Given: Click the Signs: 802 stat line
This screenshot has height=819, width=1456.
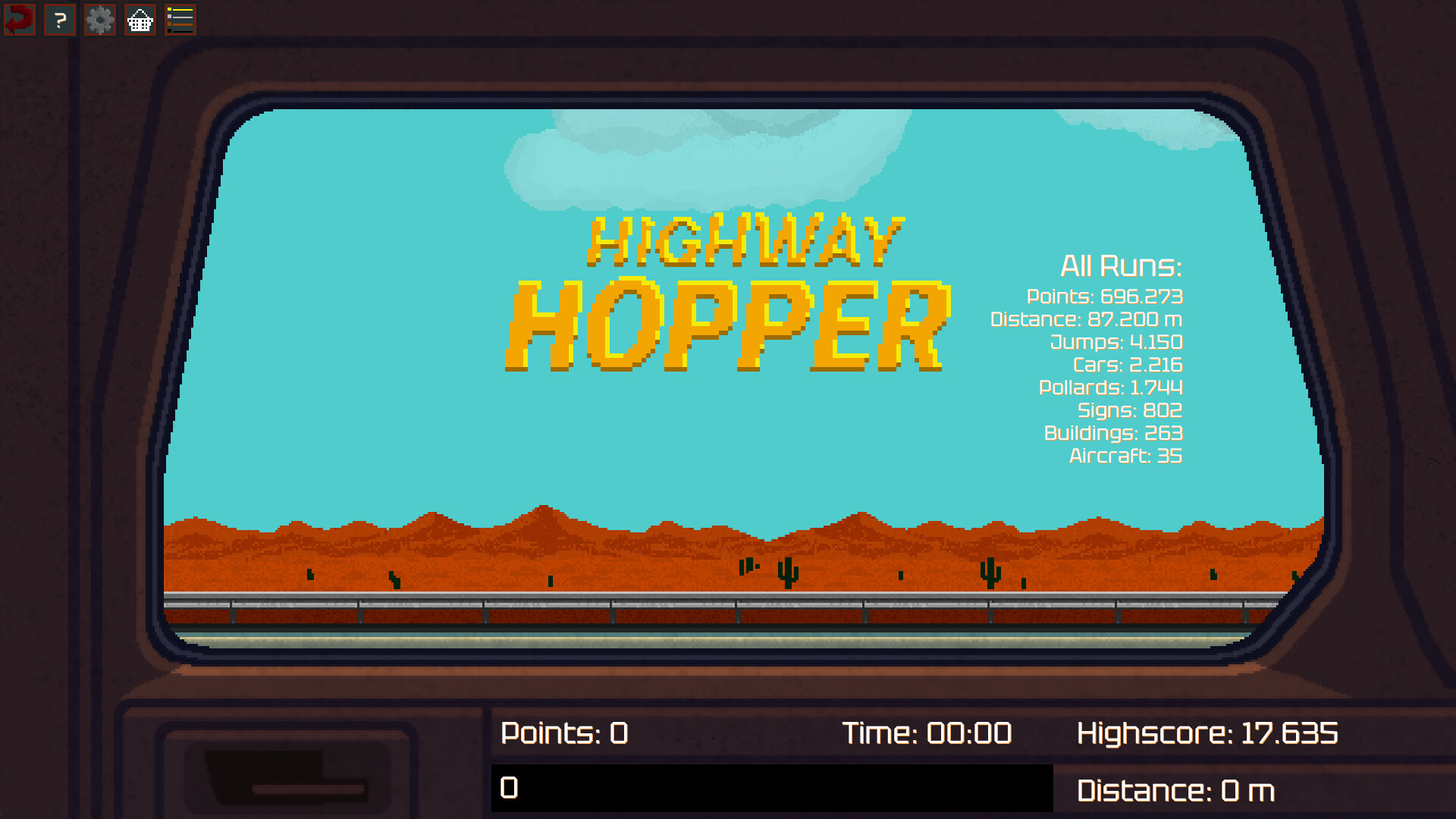Looking at the screenshot, I should [1129, 411].
